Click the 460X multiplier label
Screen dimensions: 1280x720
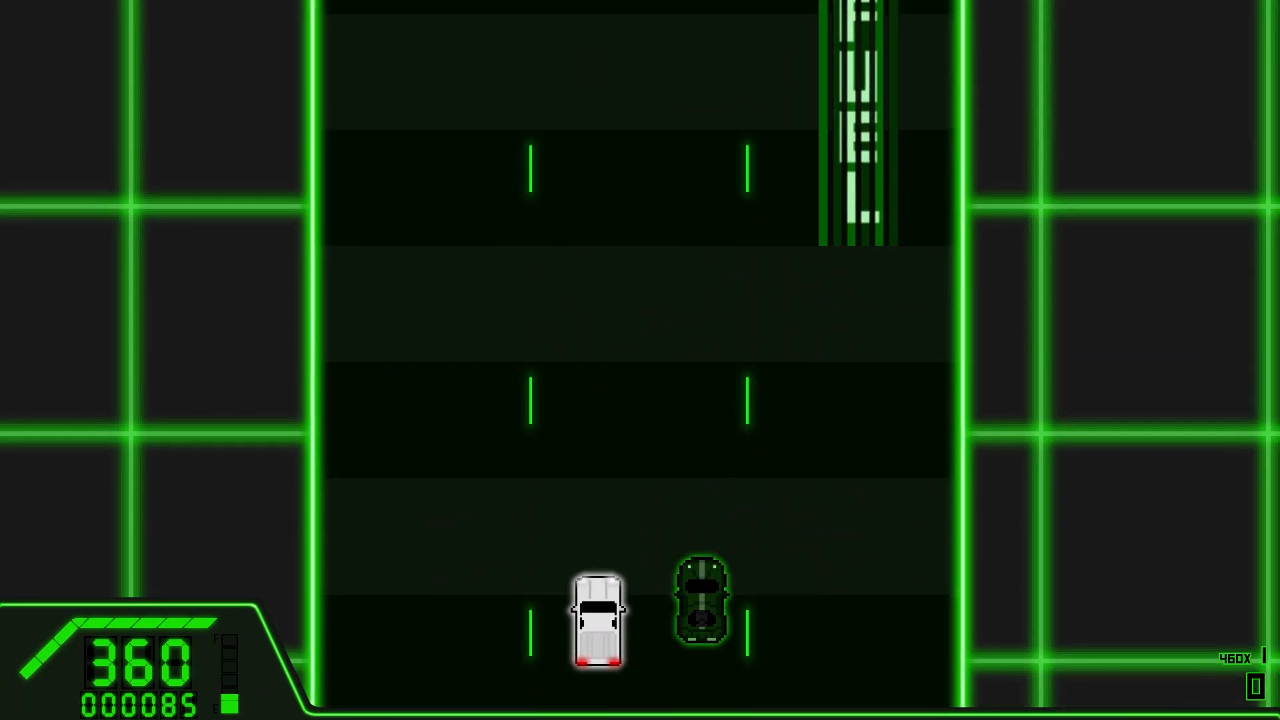(x=1236, y=658)
